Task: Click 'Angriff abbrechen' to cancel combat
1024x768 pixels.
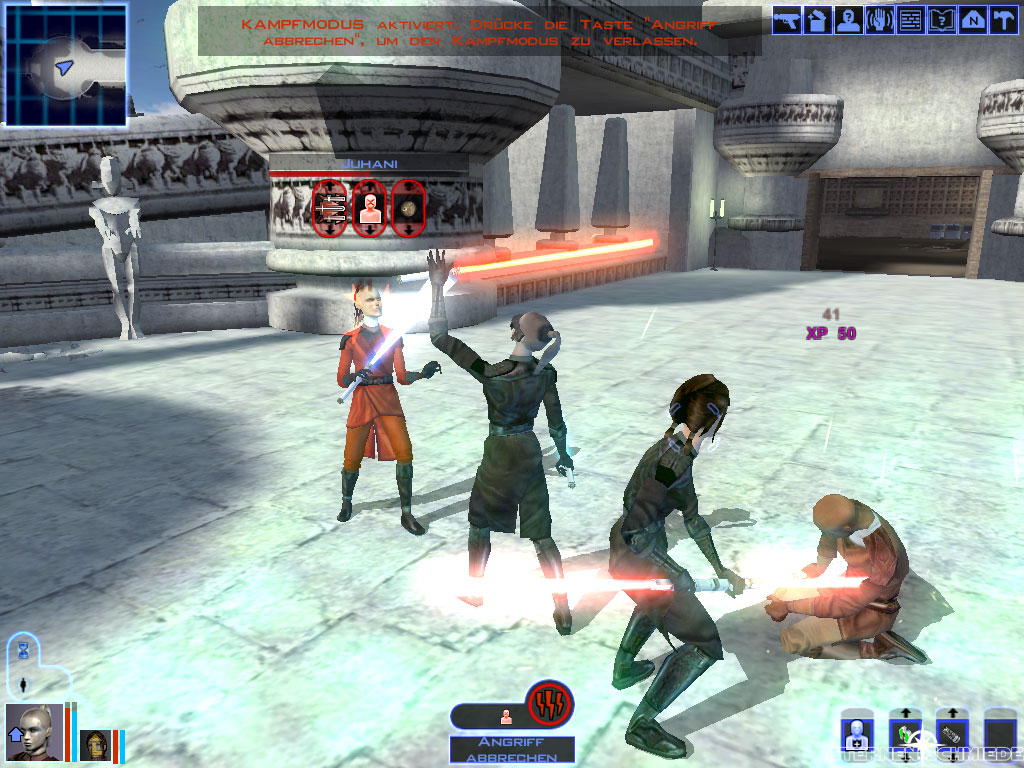Action: click(x=512, y=750)
